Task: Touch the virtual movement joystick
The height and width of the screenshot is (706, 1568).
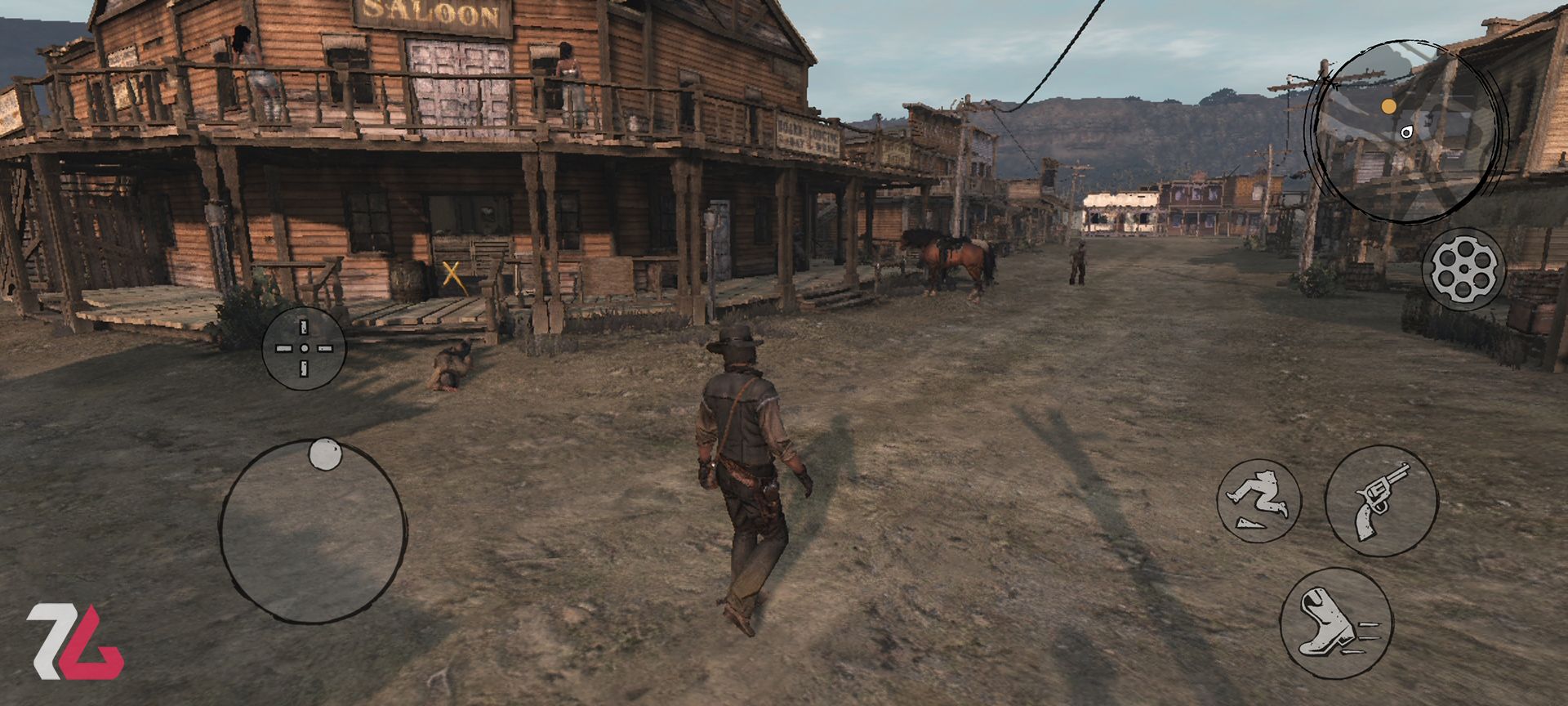Action: click(313, 531)
